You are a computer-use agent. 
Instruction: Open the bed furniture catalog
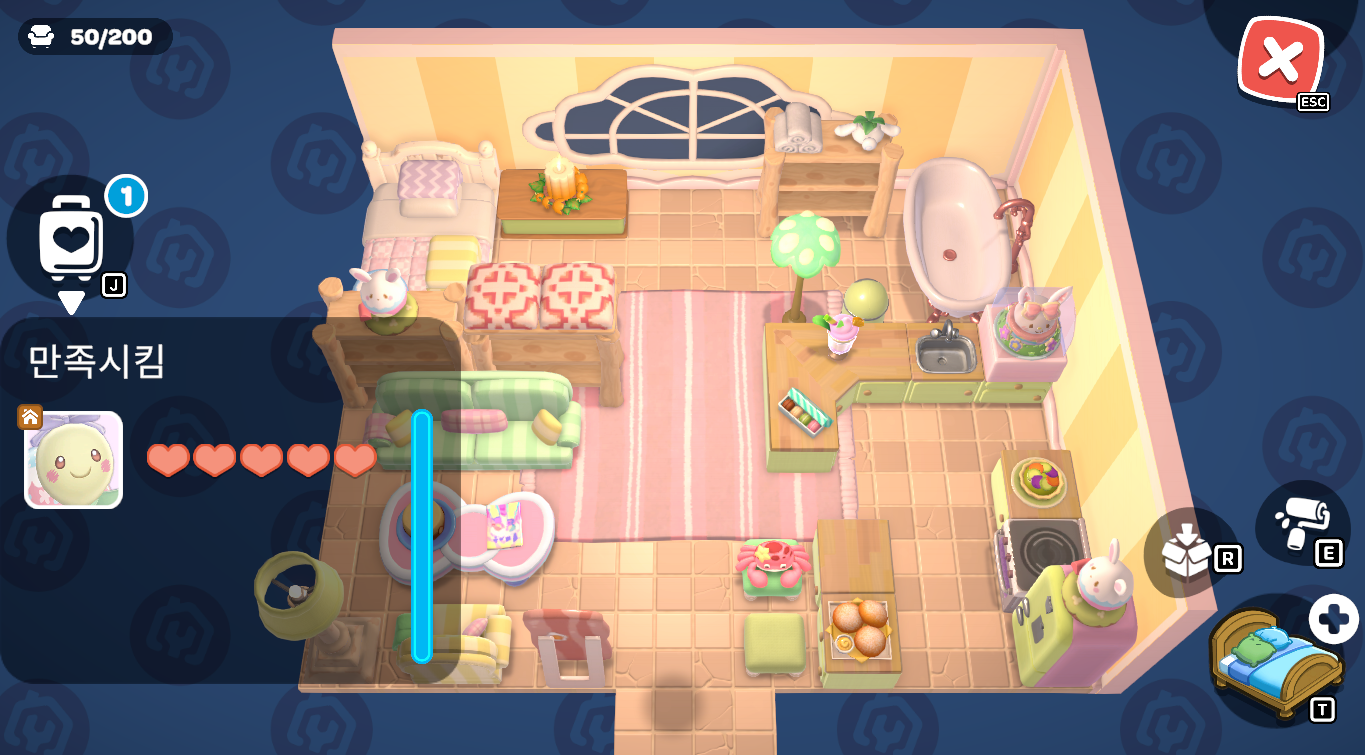tap(1275, 662)
